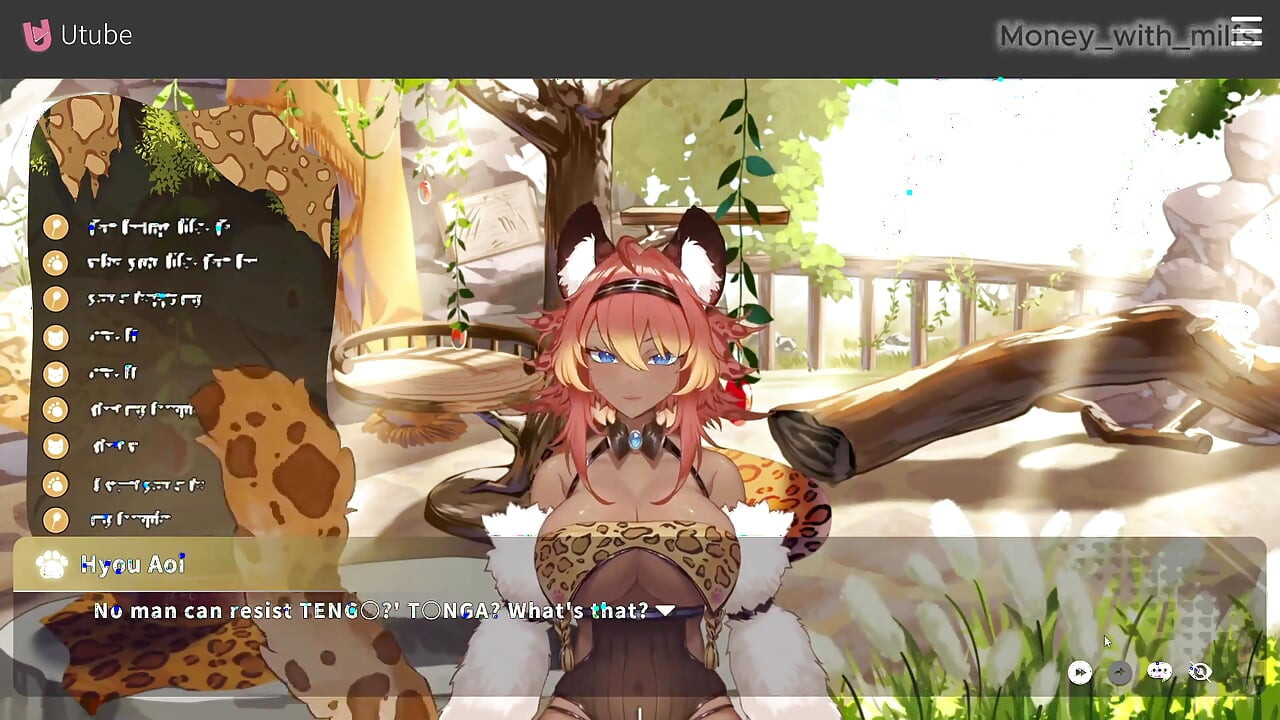Click the topmost balloon avatar in chat sidebar

(57, 228)
